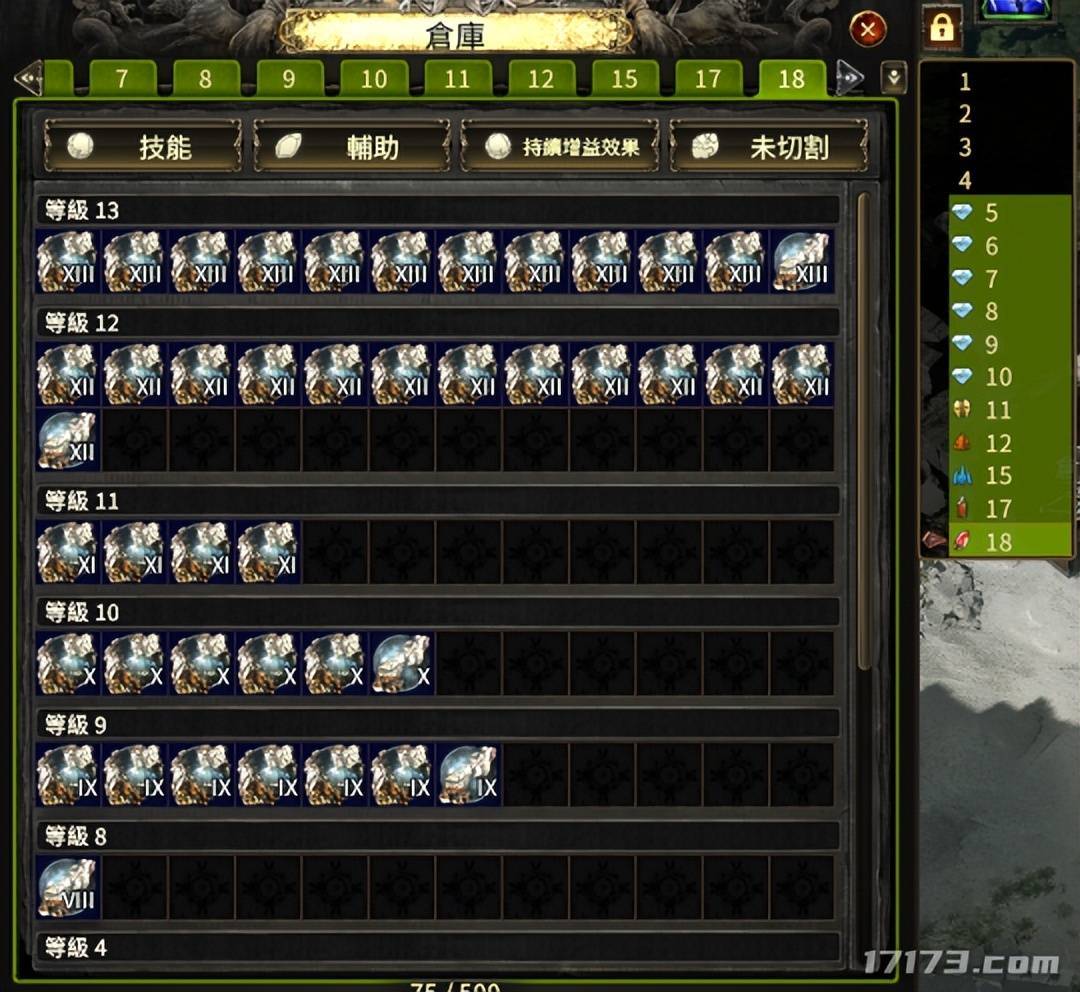Screen dimensions: 1080x992
Task: Open top-row stash tab 15
Action: (x=624, y=79)
